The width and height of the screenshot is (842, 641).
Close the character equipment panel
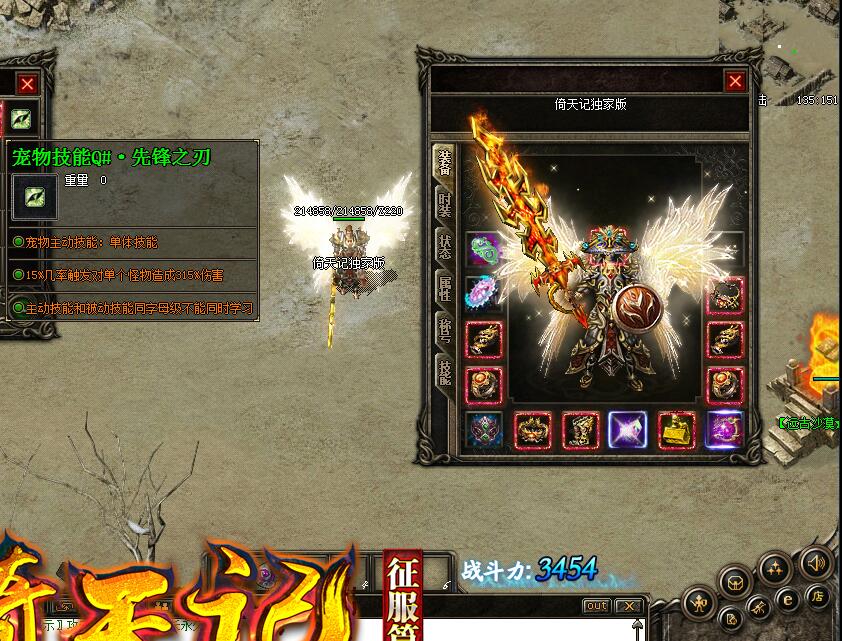coord(736,82)
